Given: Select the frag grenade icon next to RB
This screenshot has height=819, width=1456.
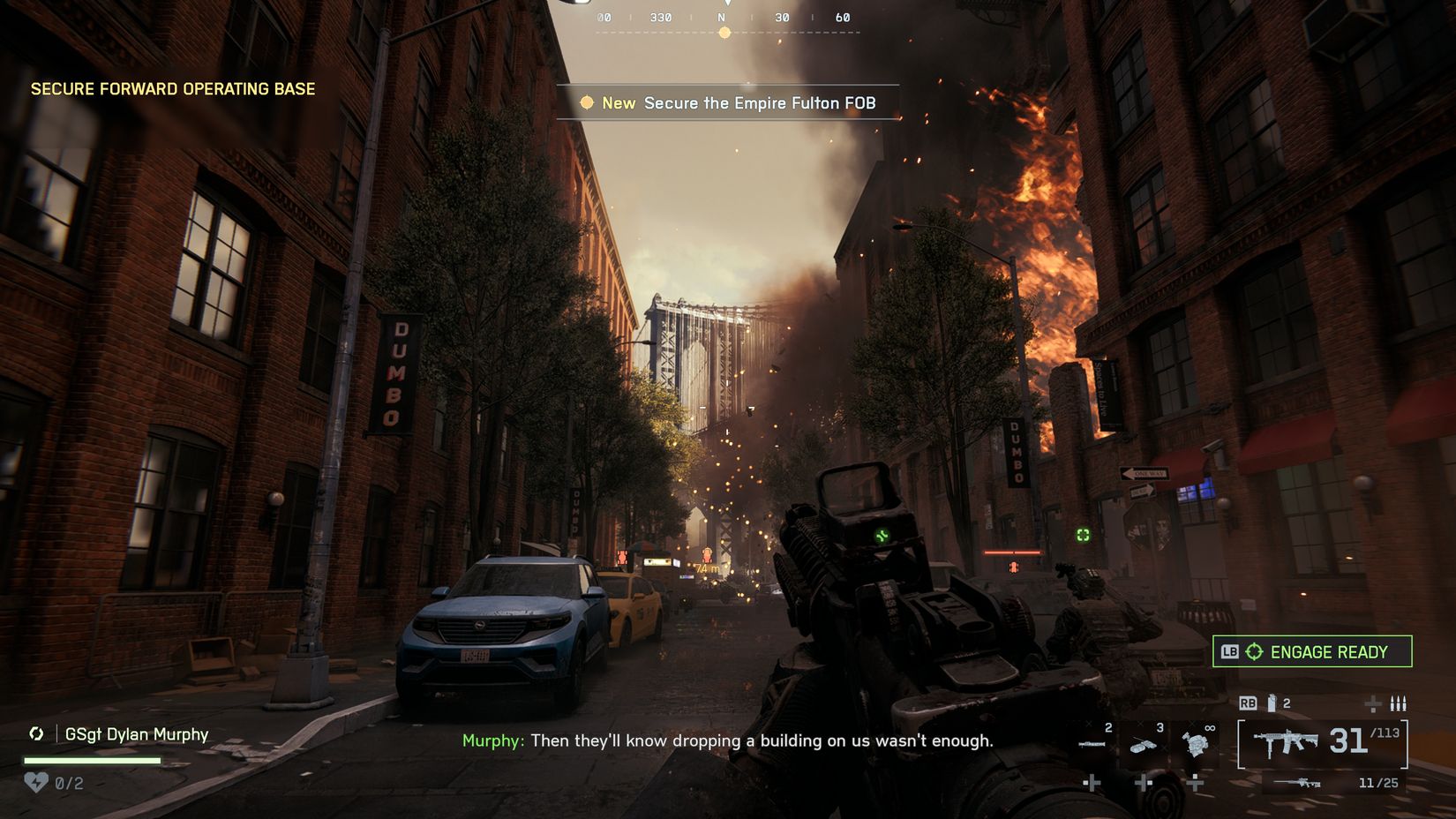Looking at the screenshot, I should tap(1271, 703).
